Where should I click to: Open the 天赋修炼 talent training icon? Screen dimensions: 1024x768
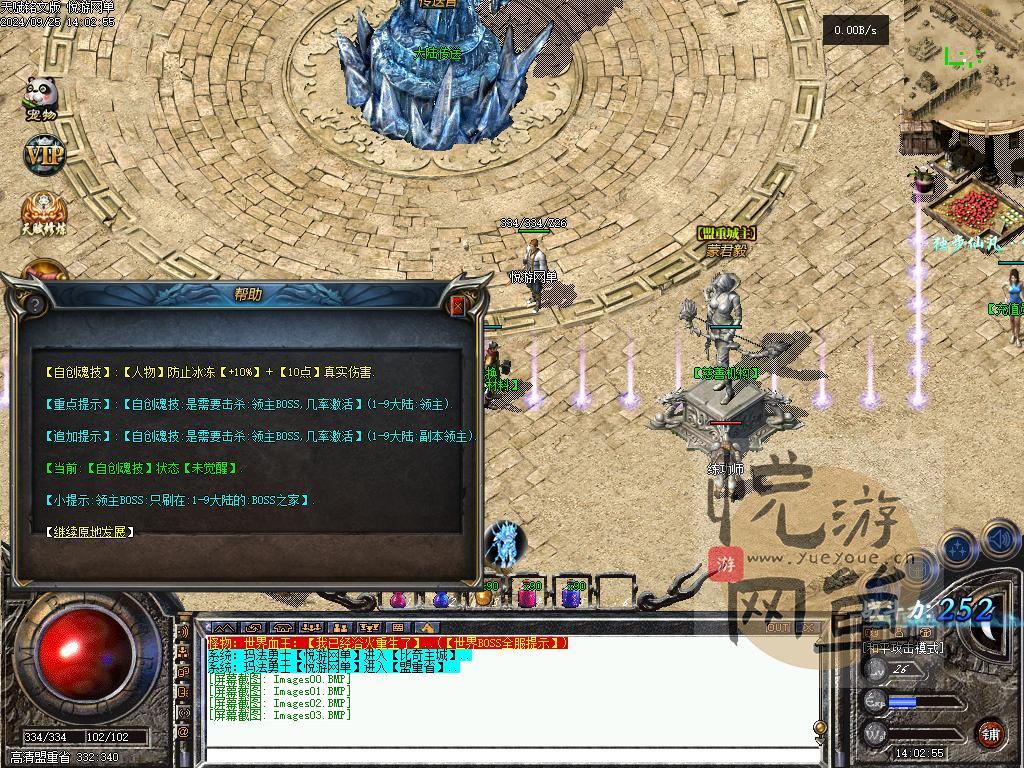44,213
